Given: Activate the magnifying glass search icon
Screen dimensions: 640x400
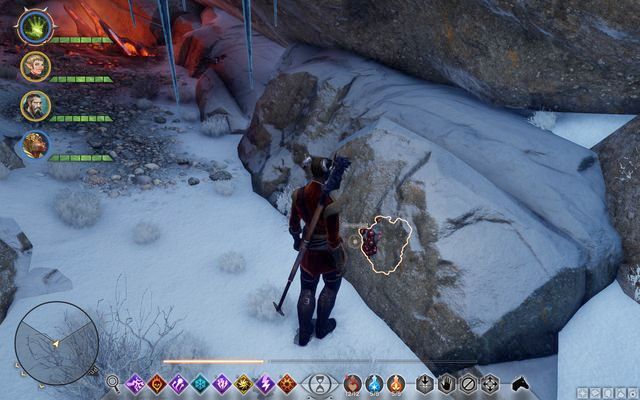Looking at the screenshot, I should click(113, 382).
